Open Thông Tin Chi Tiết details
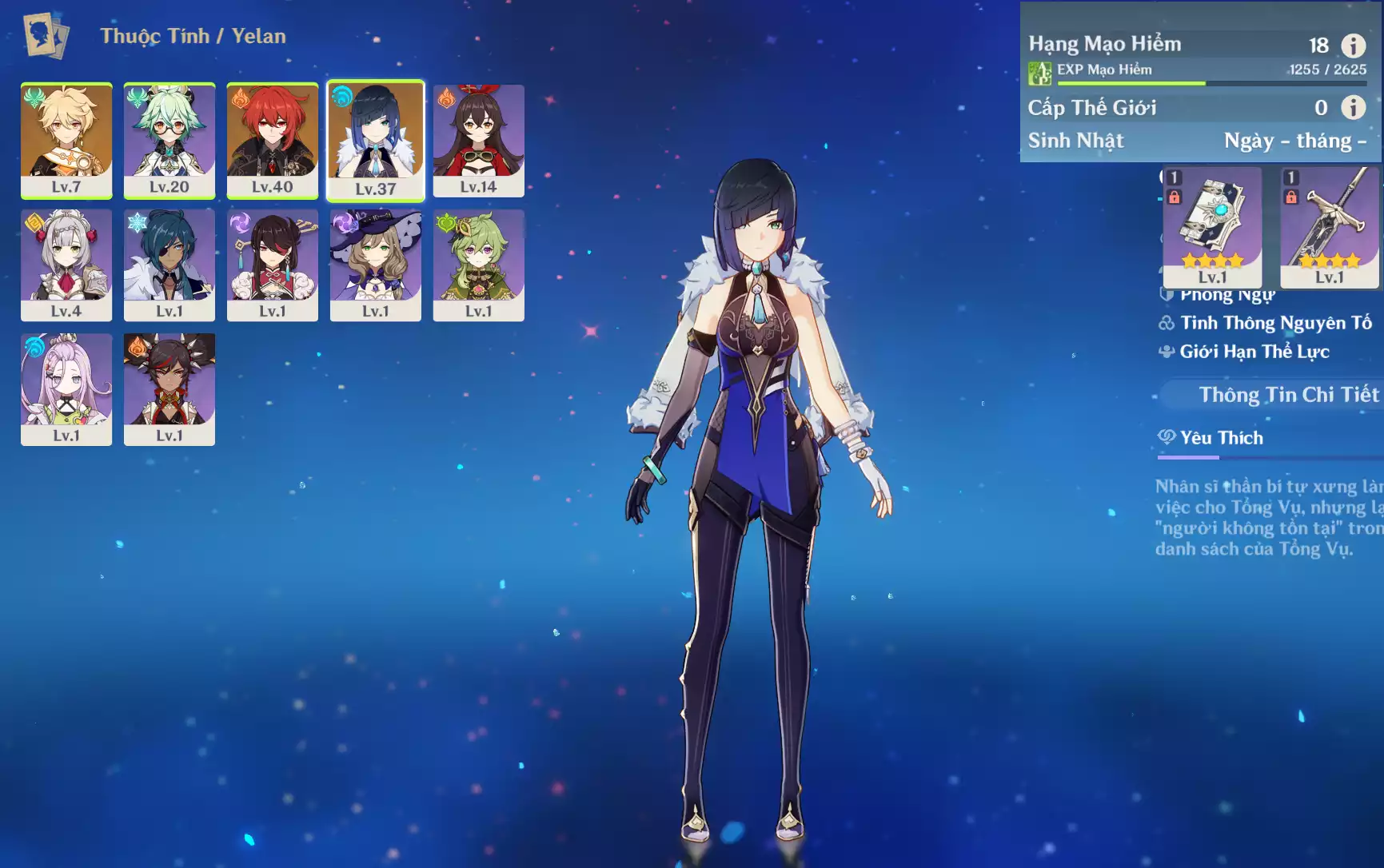The image size is (1384, 868). [1287, 395]
